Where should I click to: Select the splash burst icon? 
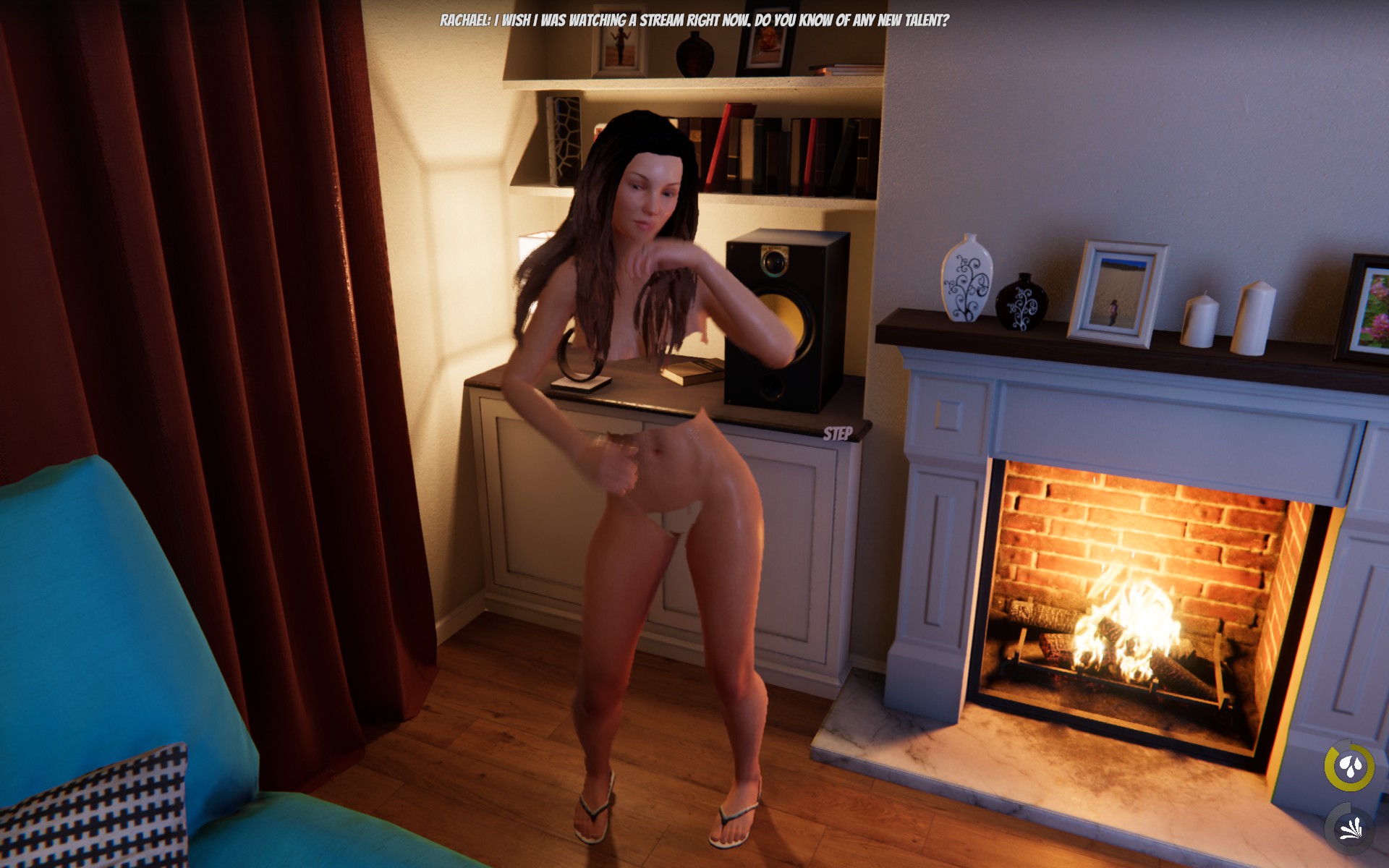tap(1350, 826)
